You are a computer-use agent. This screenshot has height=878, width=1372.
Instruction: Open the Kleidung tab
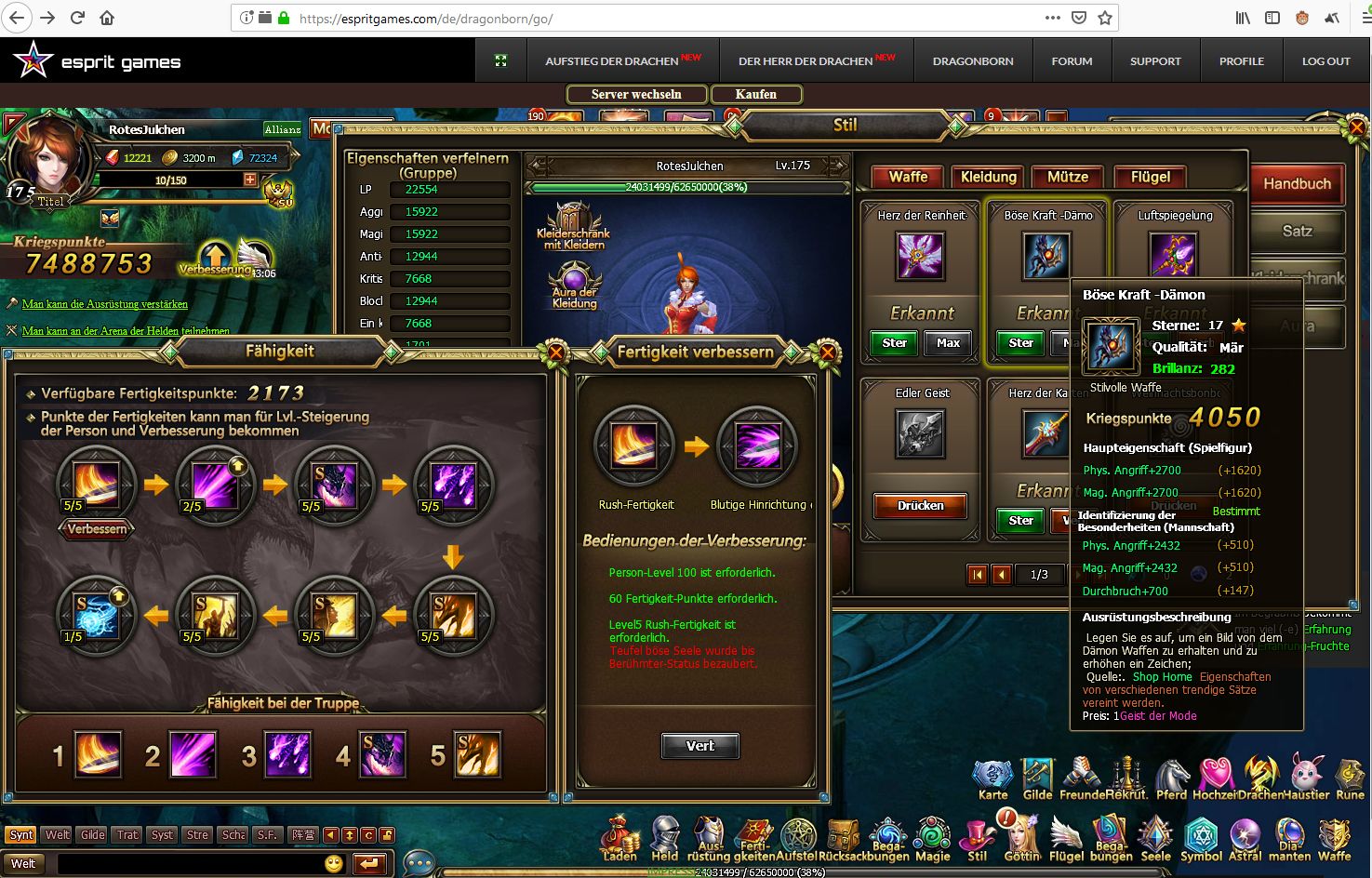988,177
